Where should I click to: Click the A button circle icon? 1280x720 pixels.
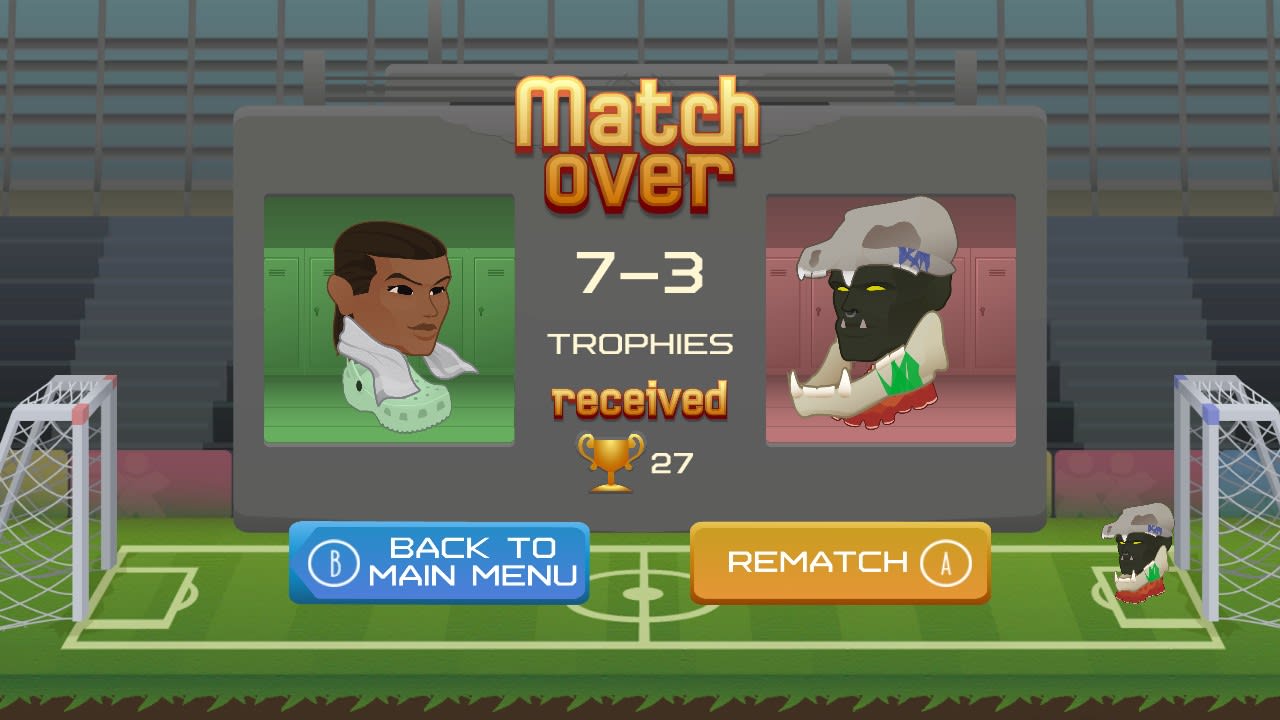click(946, 561)
